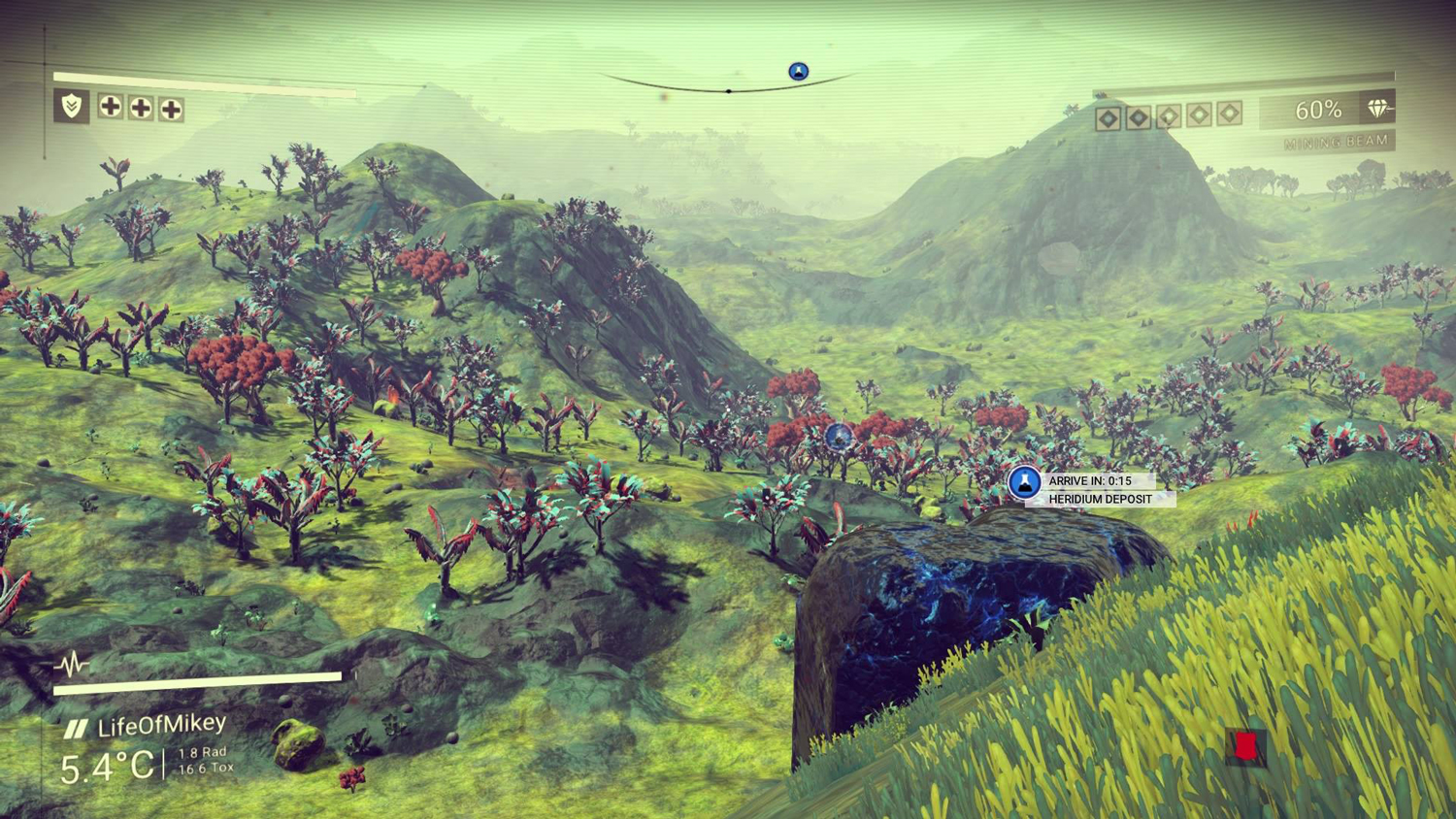The height and width of the screenshot is (819, 1456).
Task: Click the shield icon in the health panel
Action: (x=72, y=106)
